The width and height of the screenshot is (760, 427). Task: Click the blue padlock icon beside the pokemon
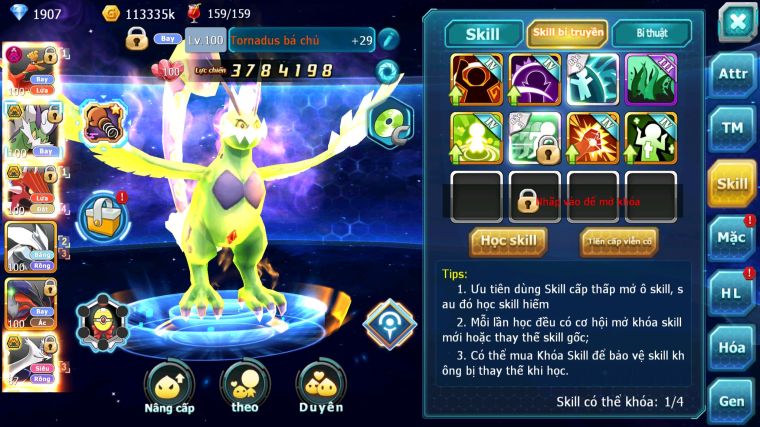[100, 213]
